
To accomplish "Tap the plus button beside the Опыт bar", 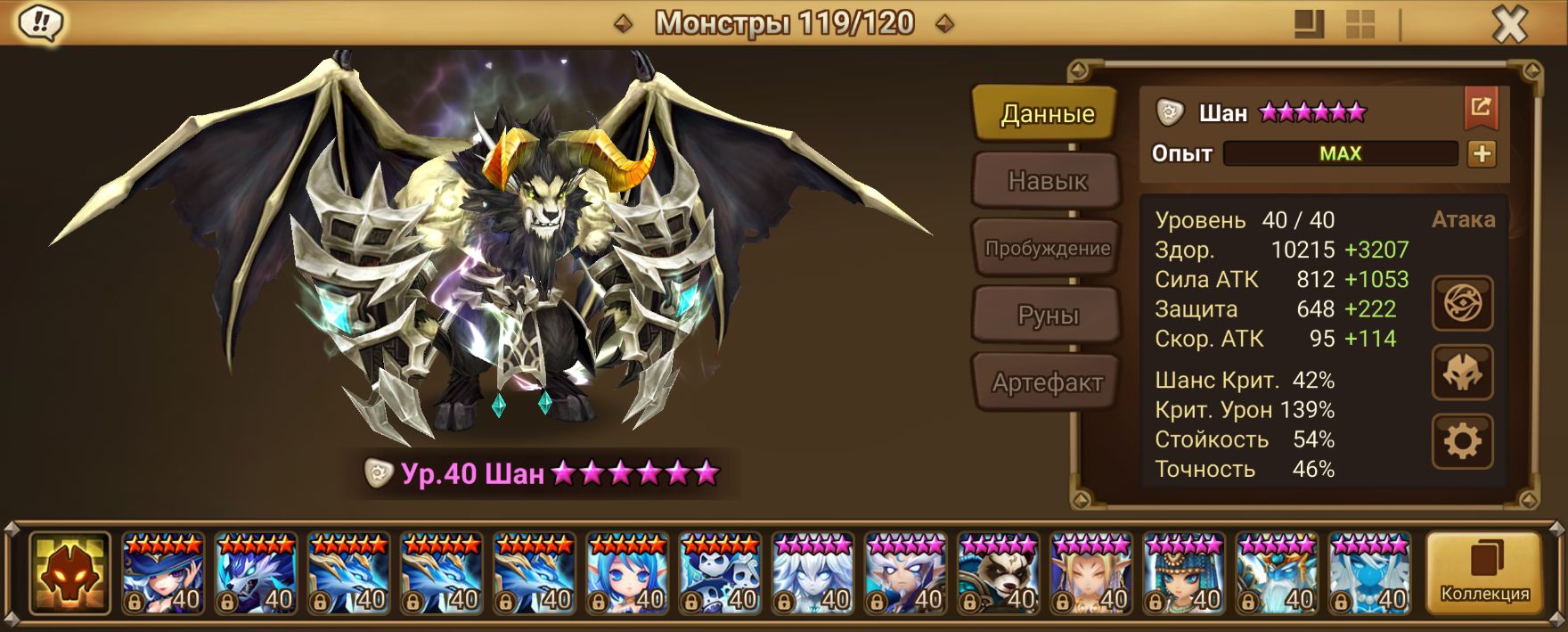I will point(1482,153).
